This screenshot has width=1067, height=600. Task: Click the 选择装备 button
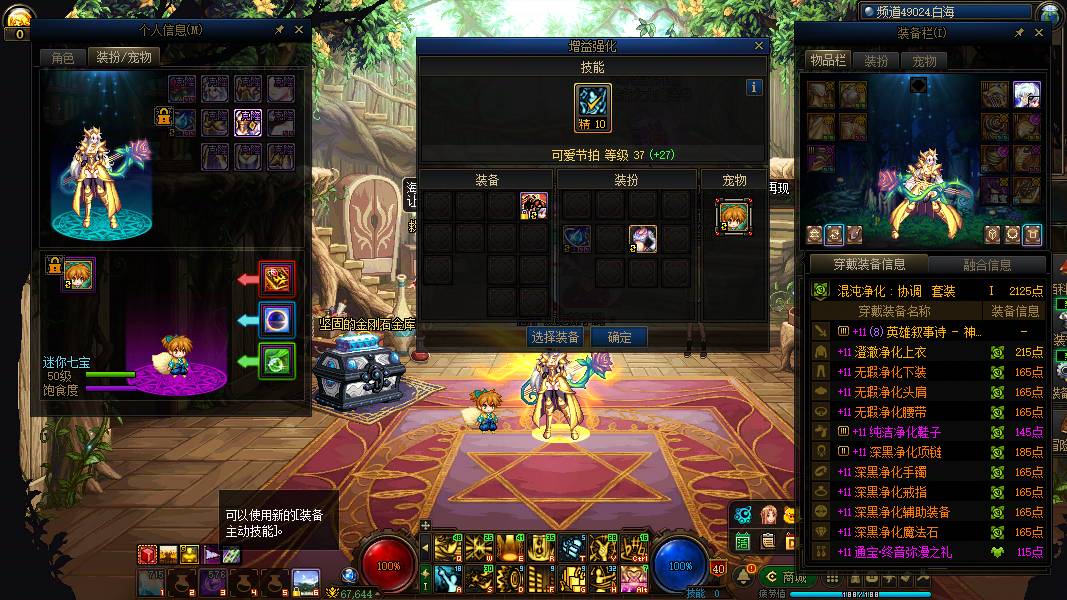pyautogui.click(x=555, y=337)
